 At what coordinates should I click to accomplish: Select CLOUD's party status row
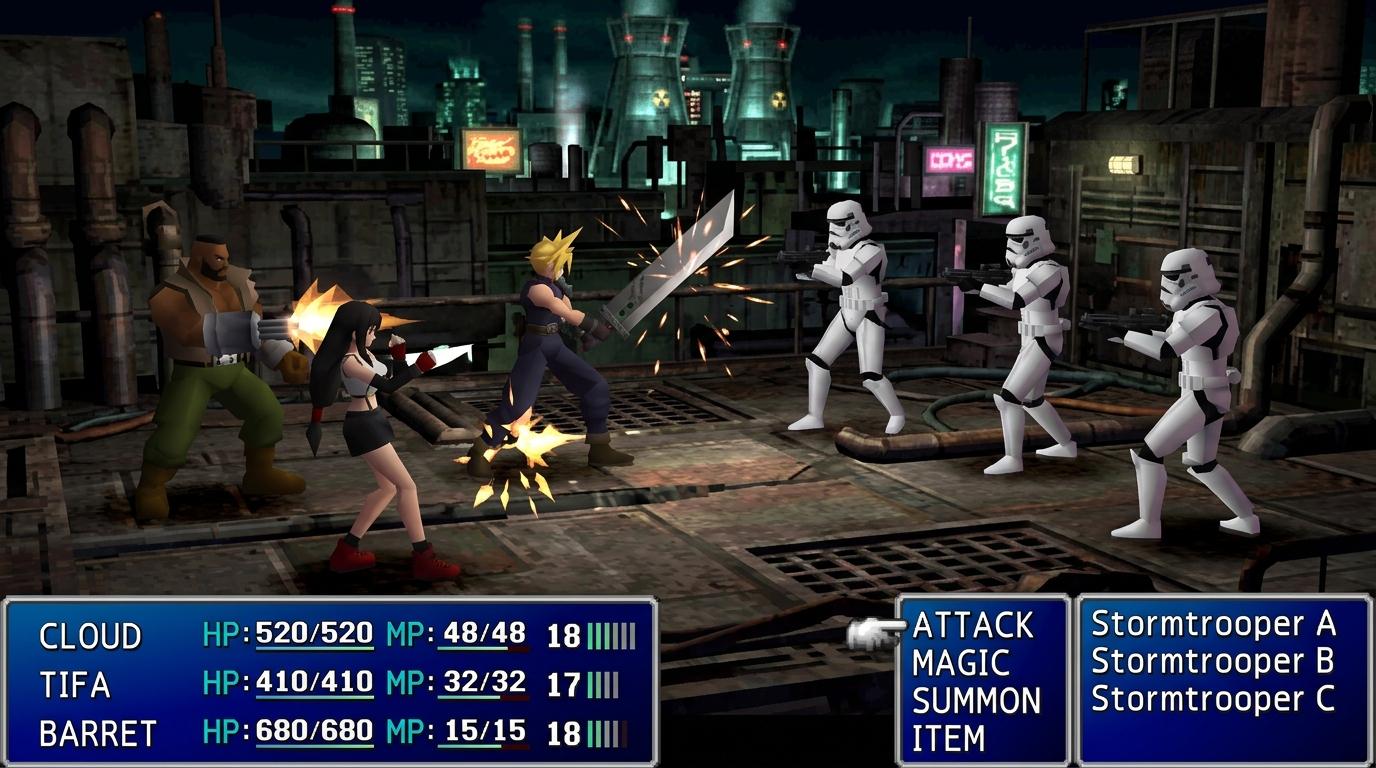(90, 636)
